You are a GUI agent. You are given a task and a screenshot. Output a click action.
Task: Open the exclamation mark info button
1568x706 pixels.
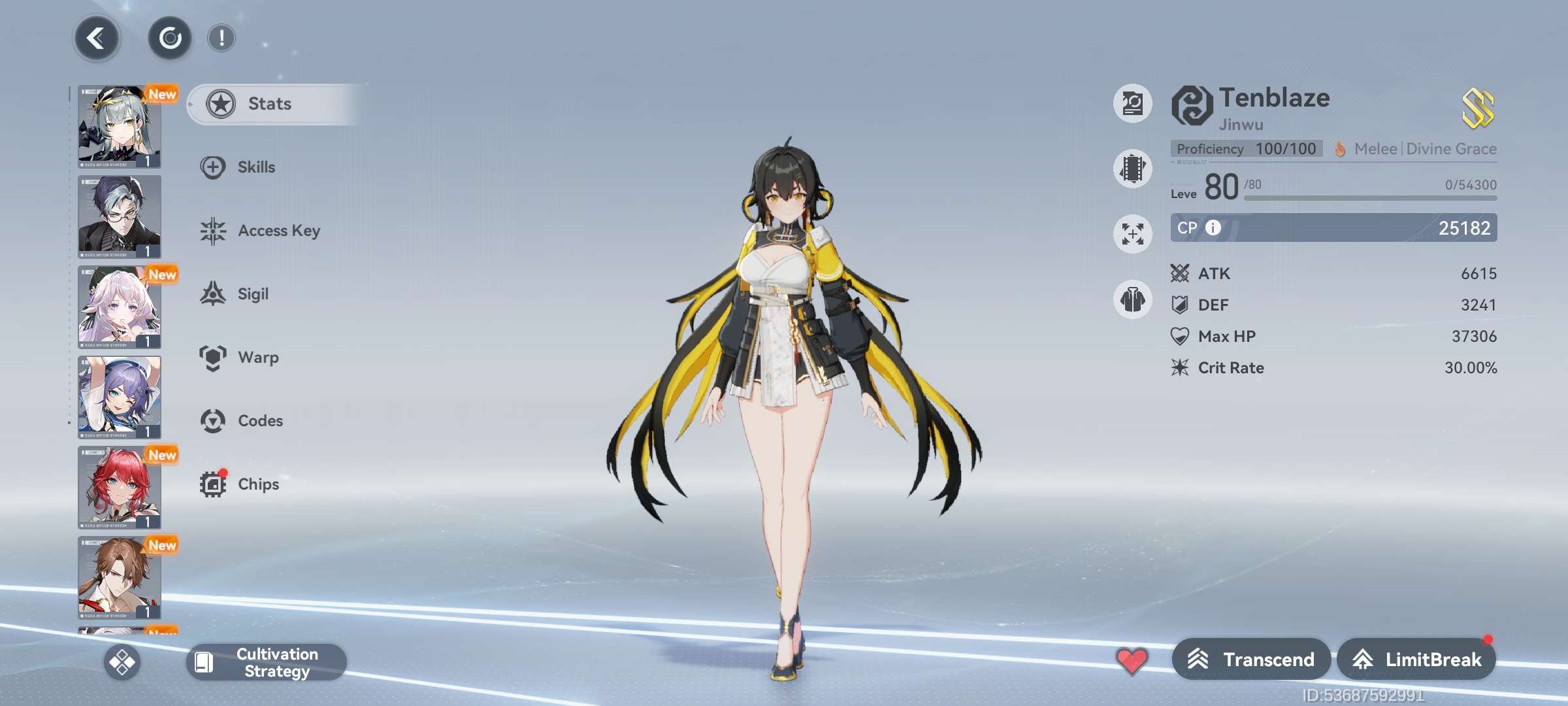[x=221, y=39]
